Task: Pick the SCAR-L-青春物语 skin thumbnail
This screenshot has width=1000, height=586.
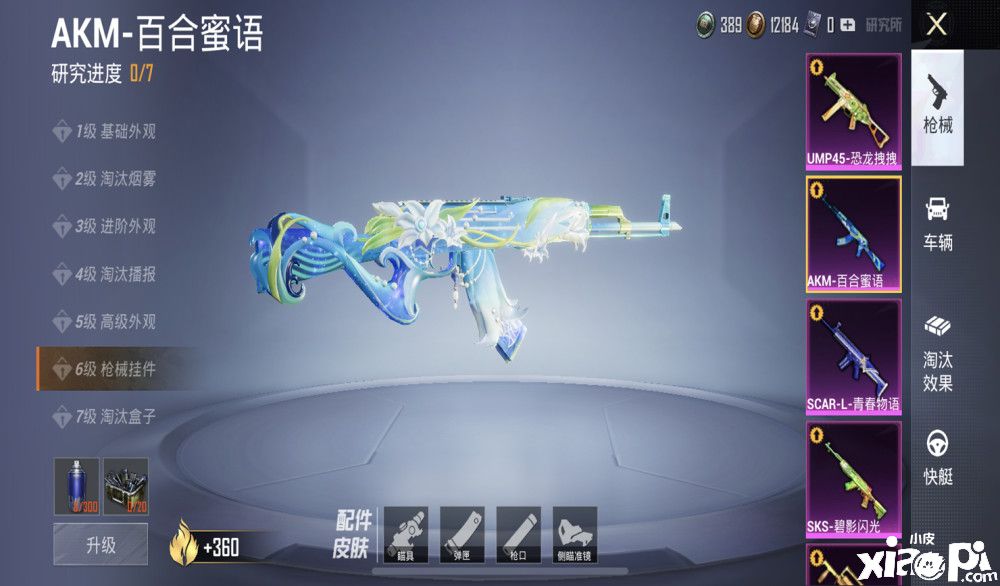Action: pyautogui.click(x=853, y=357)
